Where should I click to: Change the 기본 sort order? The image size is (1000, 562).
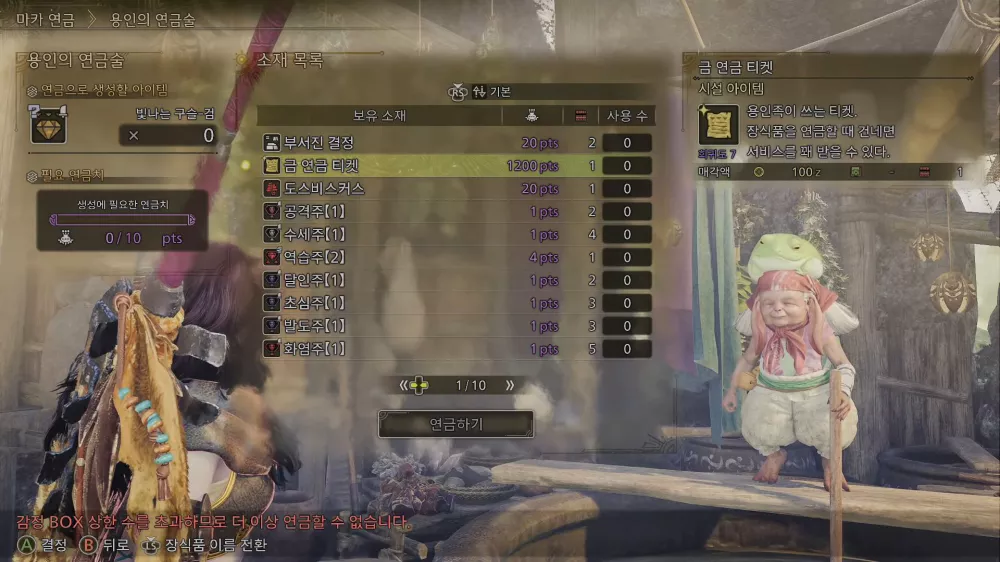(492, 91)
